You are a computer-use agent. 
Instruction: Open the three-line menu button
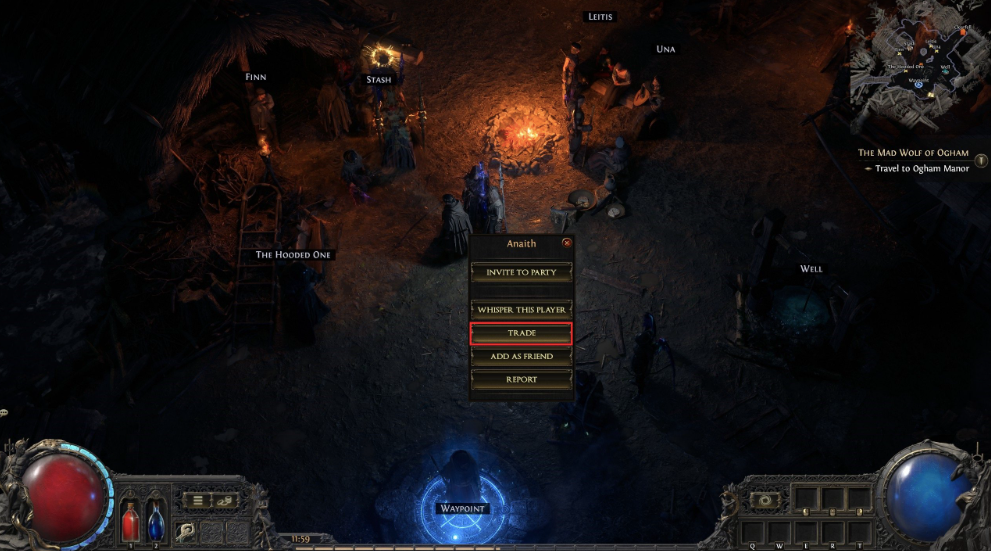coord(199,500)
